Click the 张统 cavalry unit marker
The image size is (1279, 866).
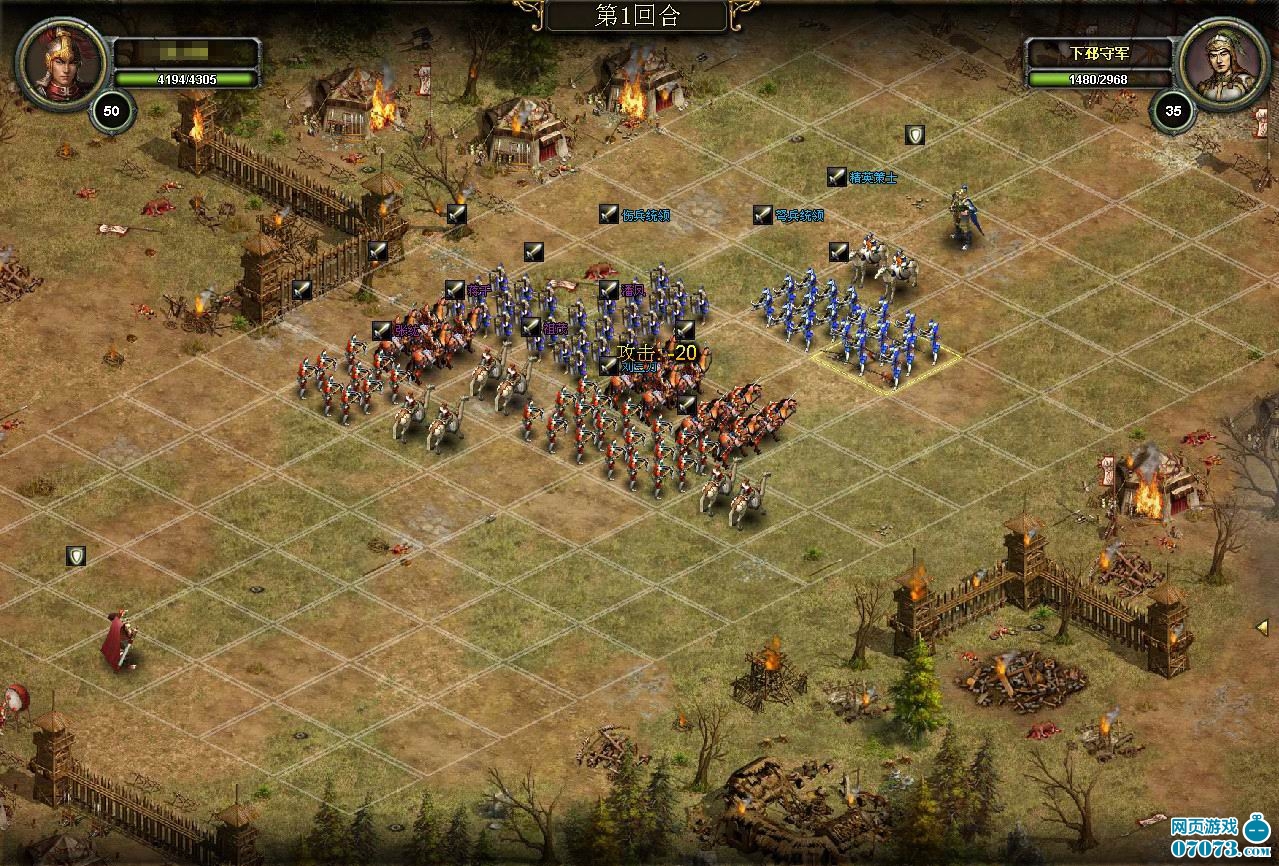pyautogui.click(x=381, y=330)
